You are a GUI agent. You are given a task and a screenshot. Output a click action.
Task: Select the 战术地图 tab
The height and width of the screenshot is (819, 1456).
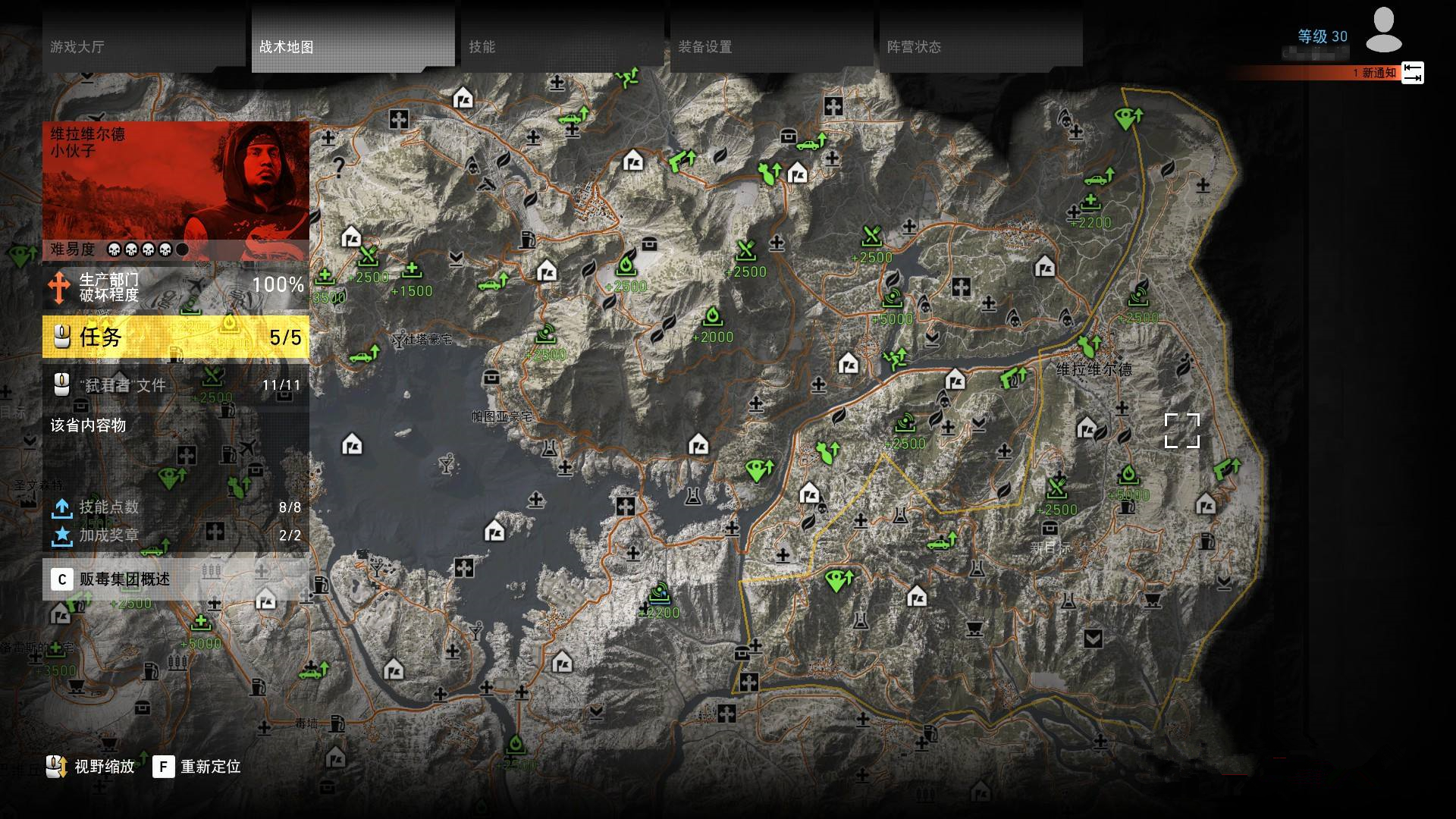(x=353, y=47)
